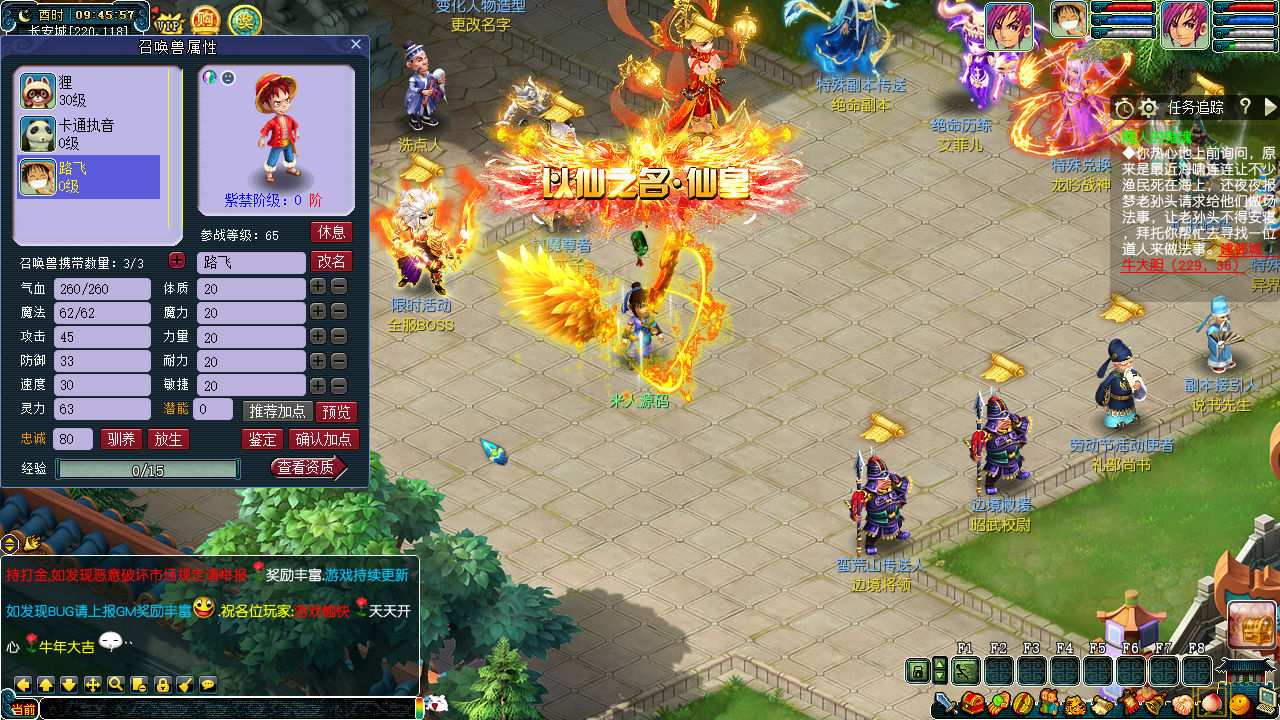The width and height of the screenshot is (1280, 720).
Task: Select the 狸 level 30 pet row
Action: point(89,91)
